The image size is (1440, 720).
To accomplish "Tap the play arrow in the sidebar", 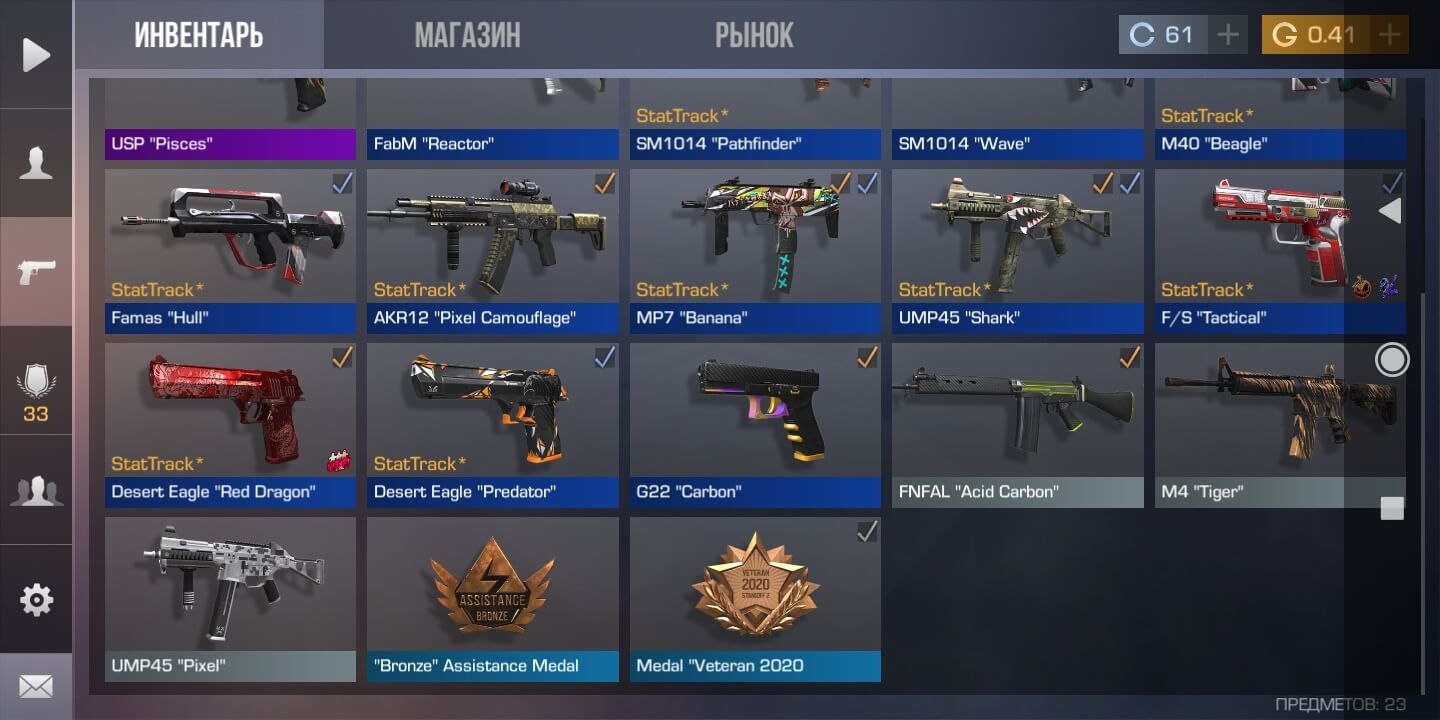I will pos(36,54).
